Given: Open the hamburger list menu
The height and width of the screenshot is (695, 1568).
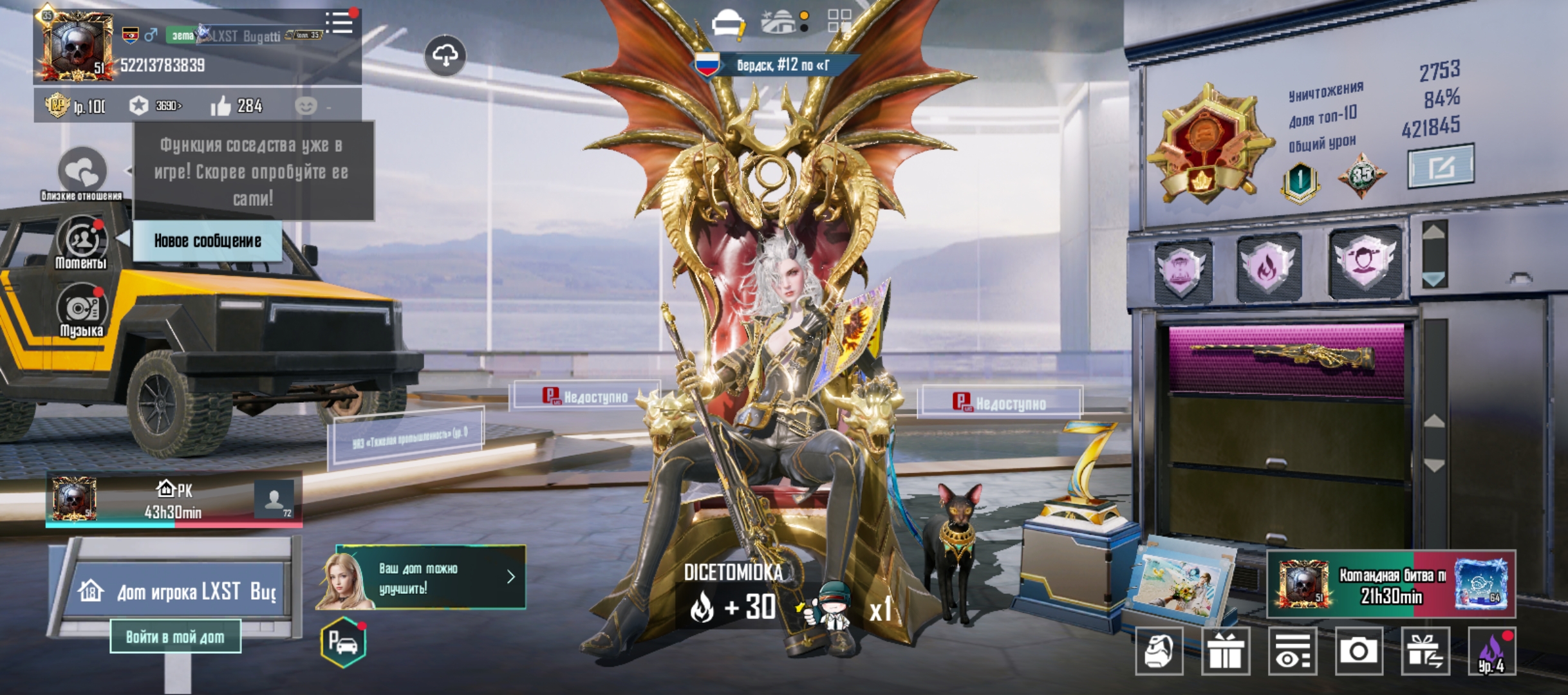Looking at the screenshot, I should tap(340, 23).
